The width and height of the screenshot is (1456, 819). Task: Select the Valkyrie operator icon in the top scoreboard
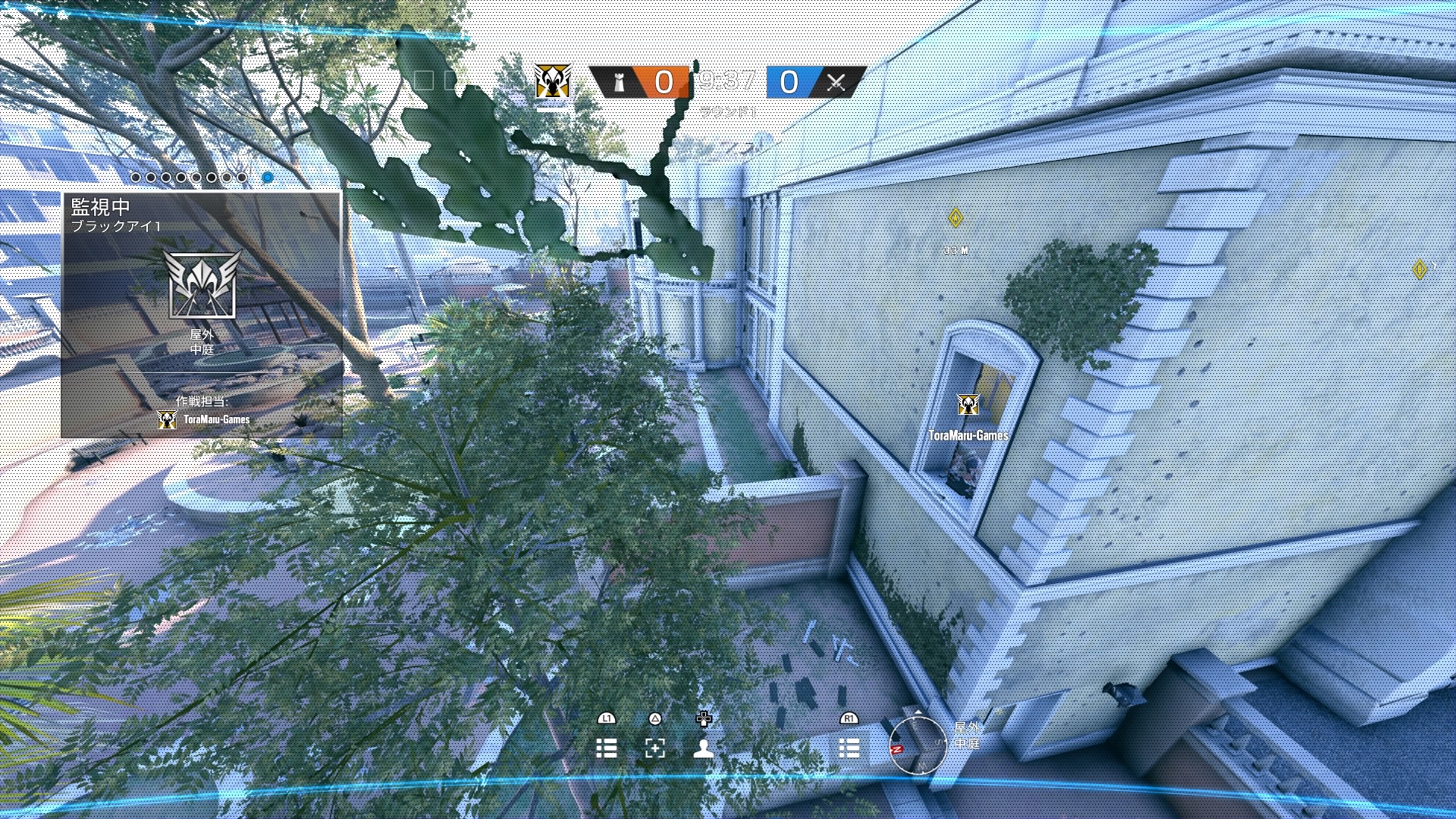(x=553, y=82)
